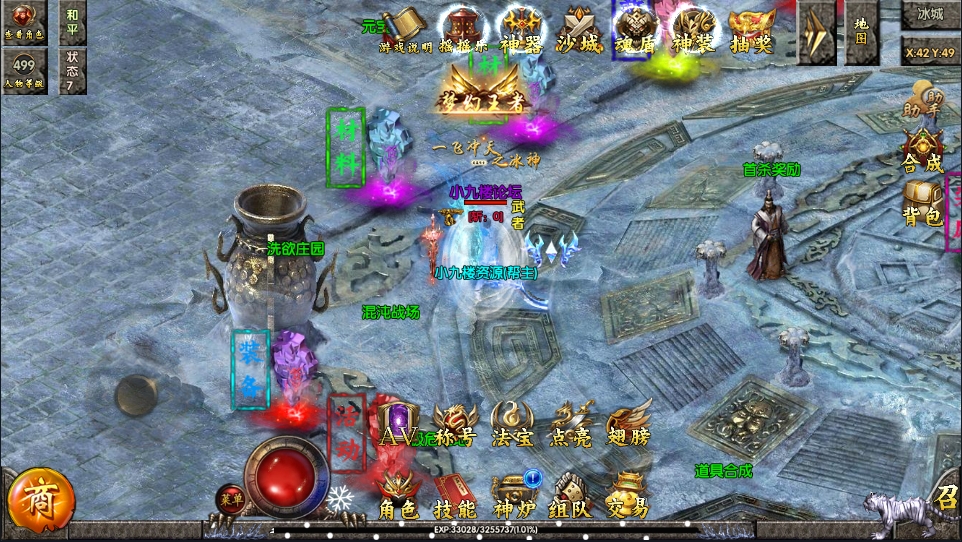
Task: Open the 技能 skills panel
Action: pyautogui.click(x=455, y=496)
